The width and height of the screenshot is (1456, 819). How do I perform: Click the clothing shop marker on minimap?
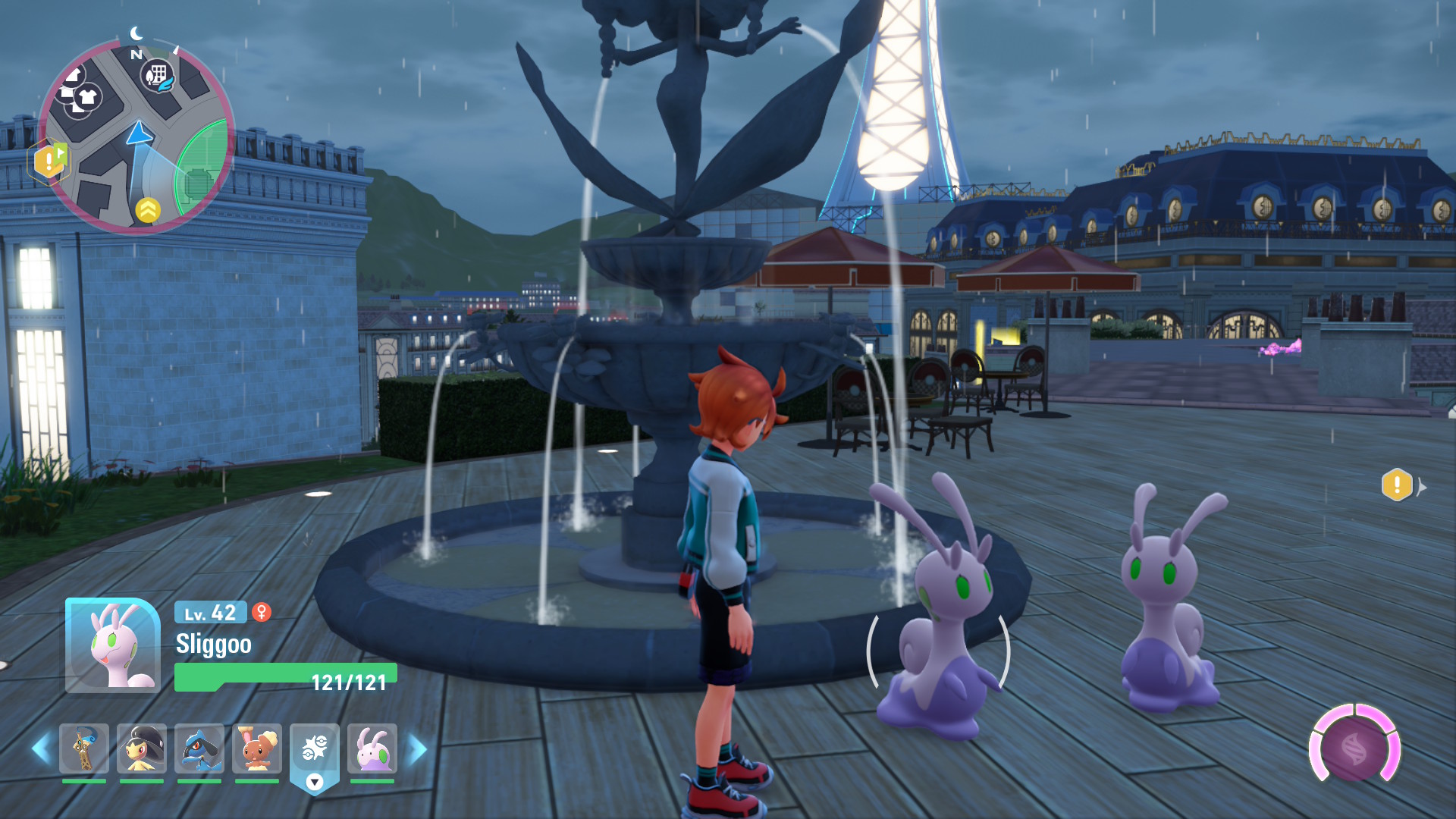[86, 98]
